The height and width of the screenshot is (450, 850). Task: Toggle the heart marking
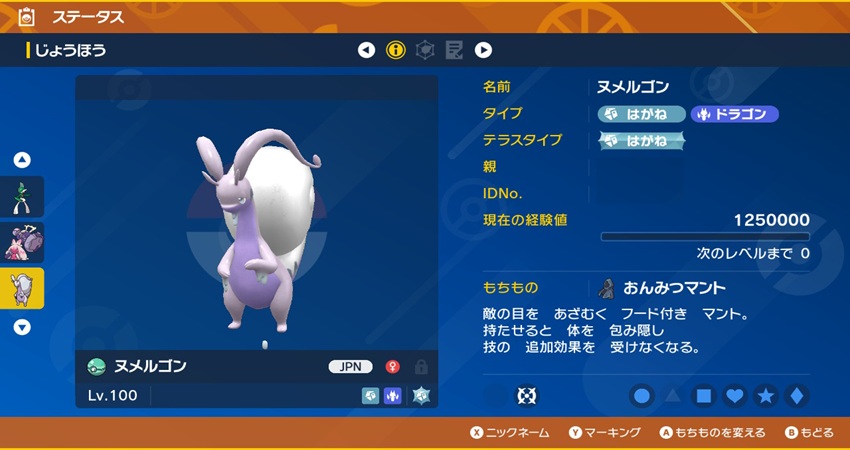coord(735,396)
